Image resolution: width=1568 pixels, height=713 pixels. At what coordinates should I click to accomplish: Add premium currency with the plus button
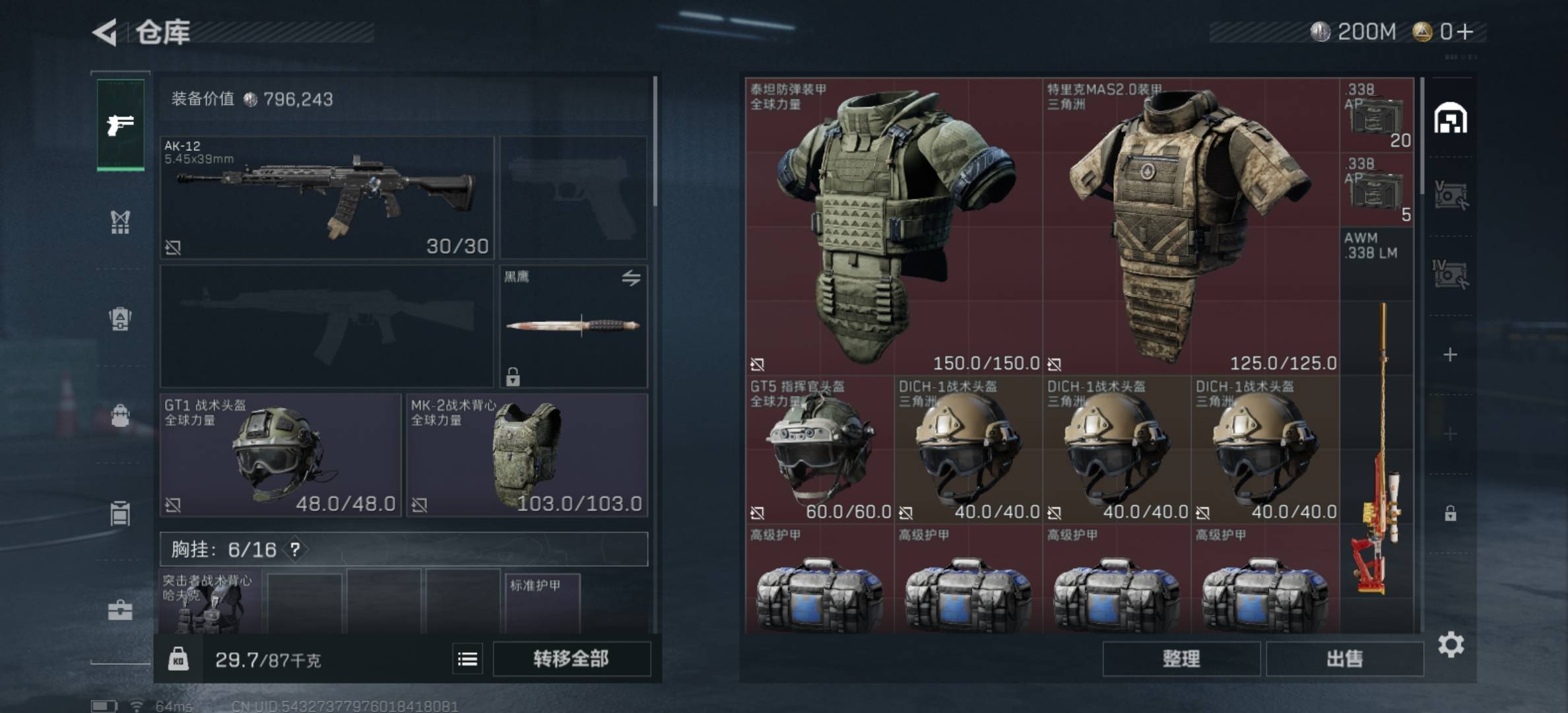coord(1465,32)
